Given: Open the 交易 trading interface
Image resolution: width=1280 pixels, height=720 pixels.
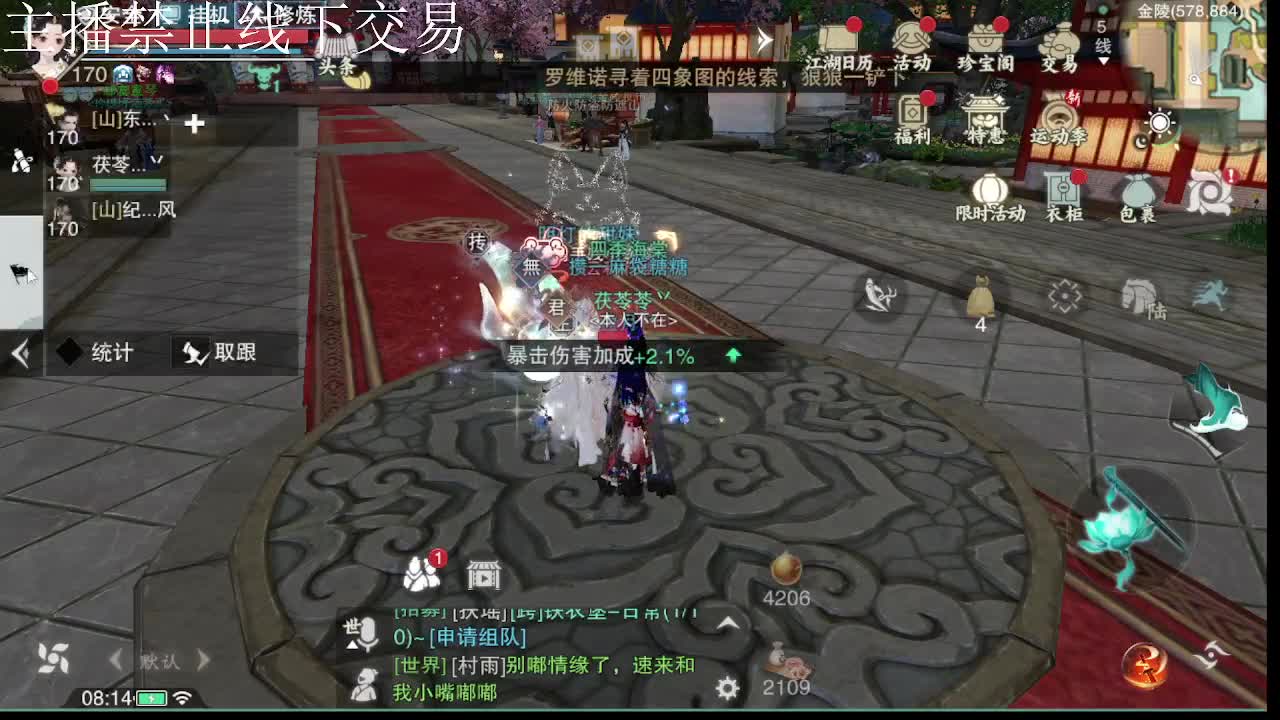Looking at the screenshot, I should pos(1056,52).
